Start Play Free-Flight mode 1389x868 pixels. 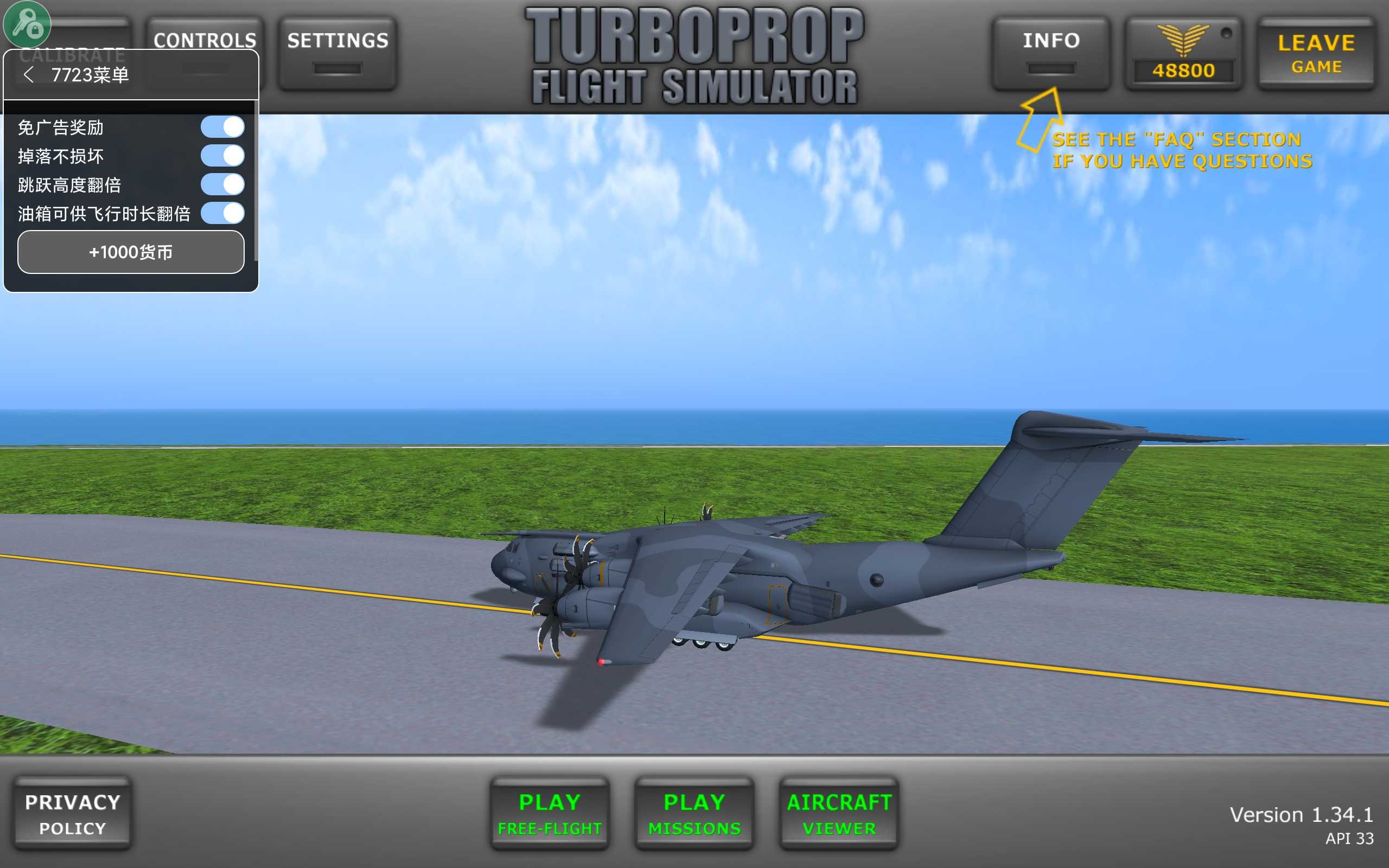pos(549,813)
